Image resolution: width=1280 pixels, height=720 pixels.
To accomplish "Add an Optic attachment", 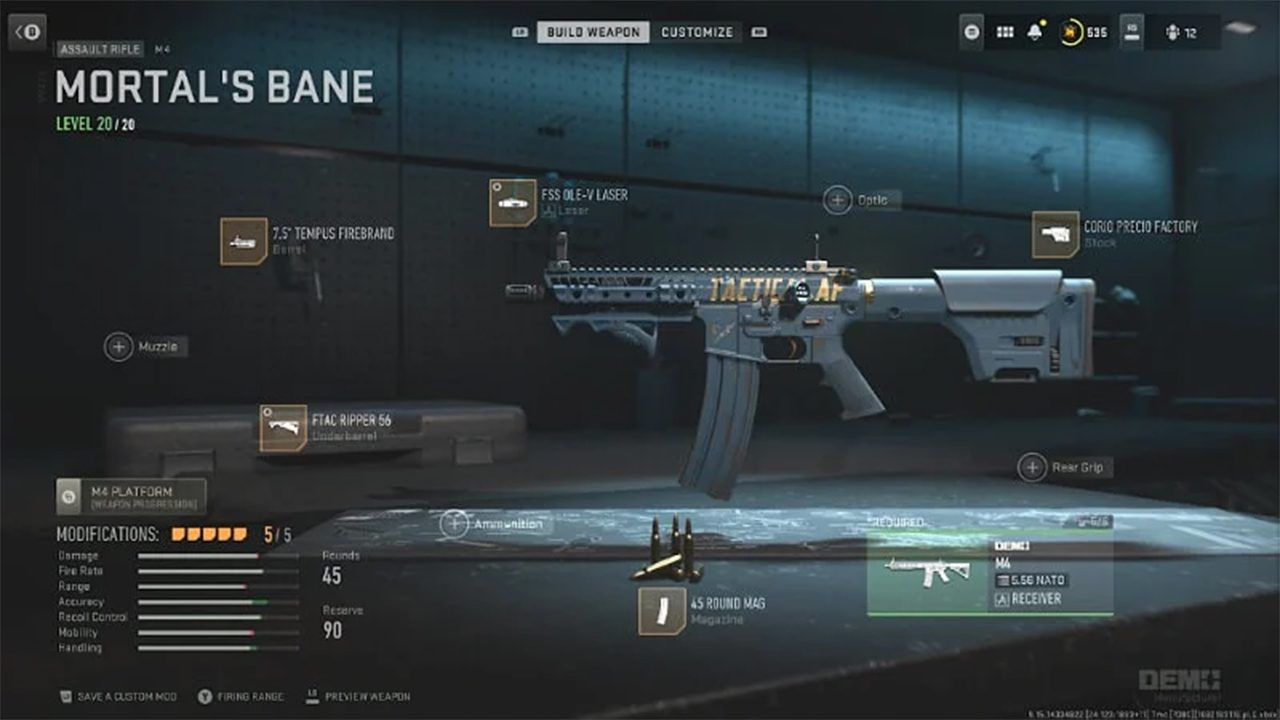I will [838, 200].
